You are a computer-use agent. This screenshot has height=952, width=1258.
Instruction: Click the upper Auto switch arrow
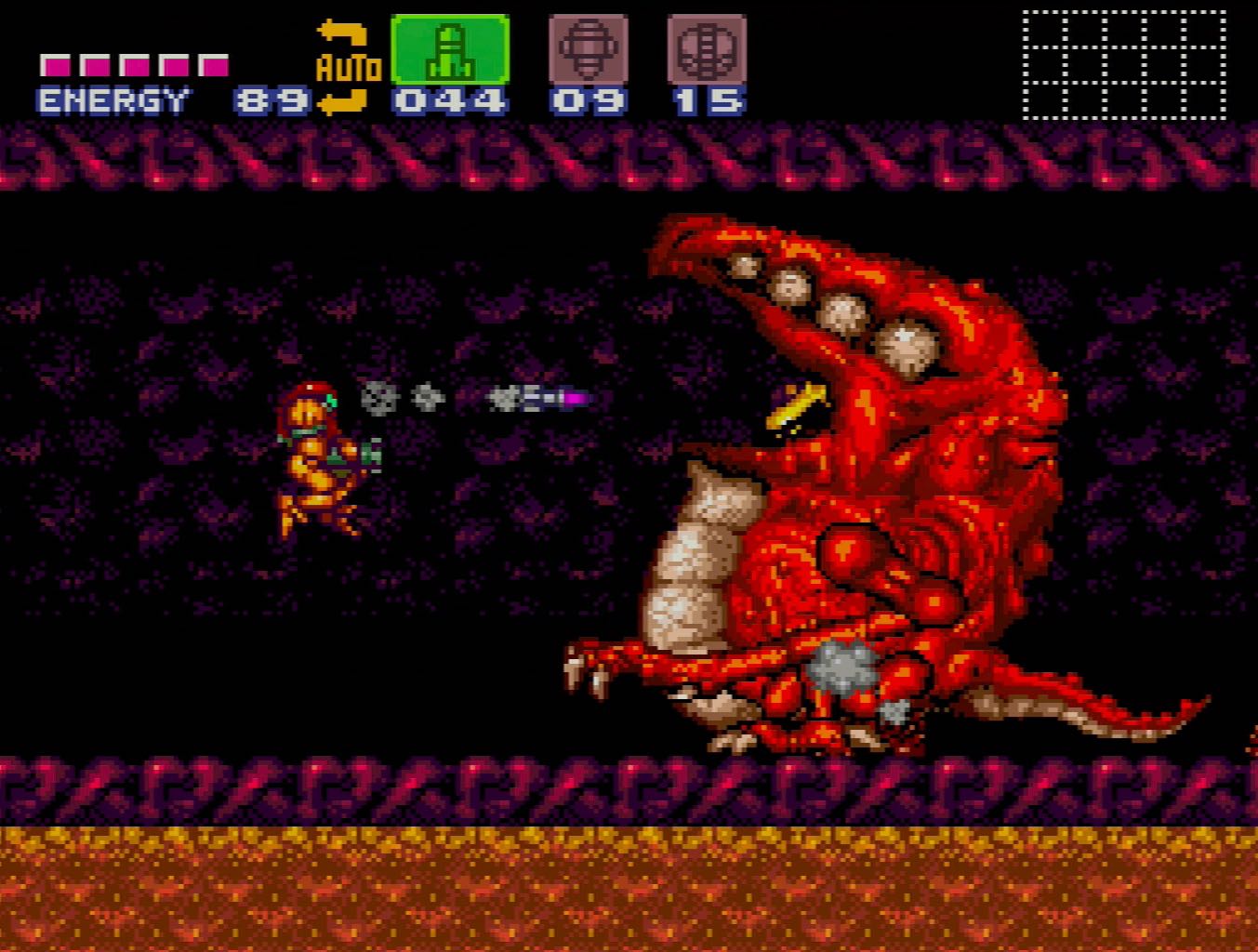click(x=343, y=33)
